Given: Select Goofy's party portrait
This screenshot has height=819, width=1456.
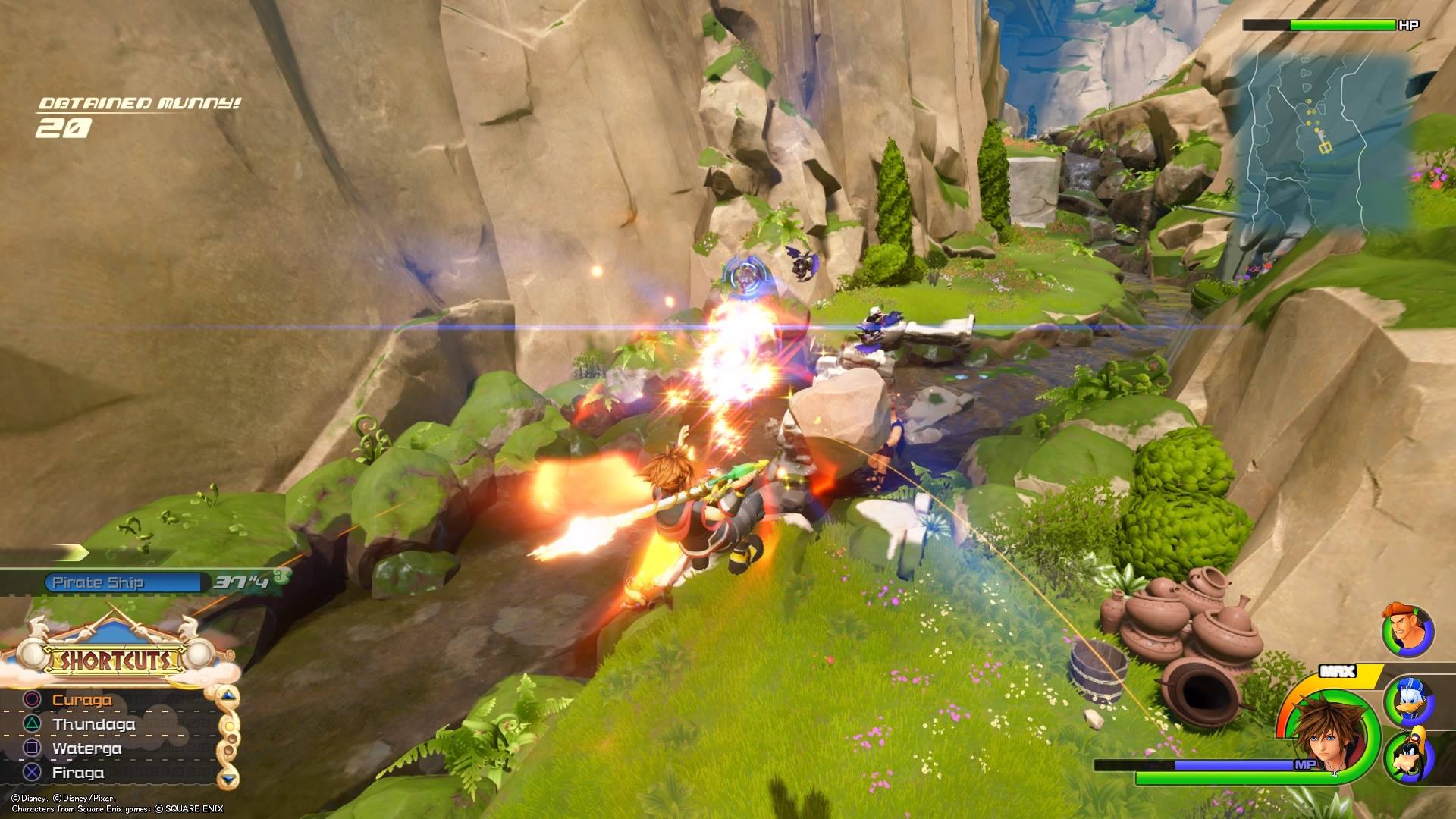Looking at the screenshot, I should pos(1409,758).
